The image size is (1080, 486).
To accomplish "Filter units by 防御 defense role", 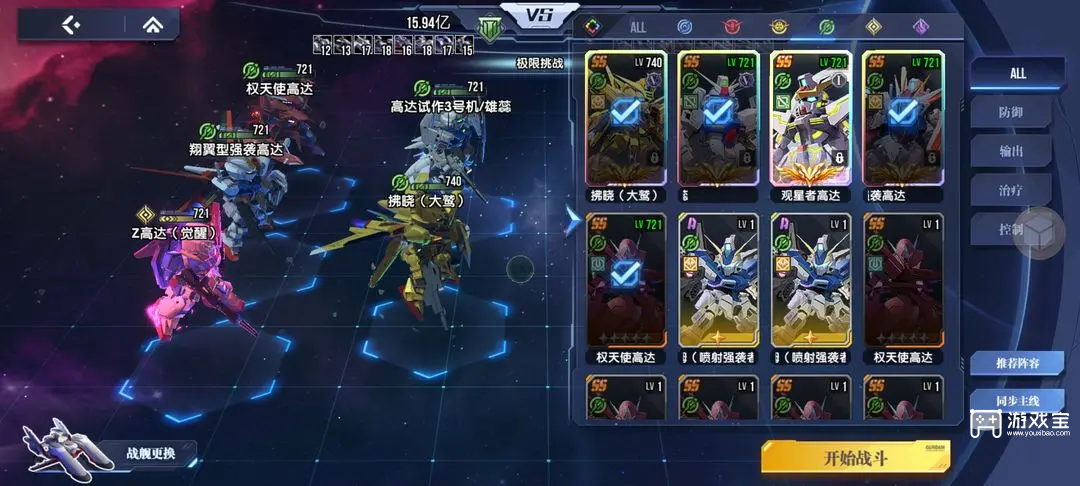I will click(1010, 113).
